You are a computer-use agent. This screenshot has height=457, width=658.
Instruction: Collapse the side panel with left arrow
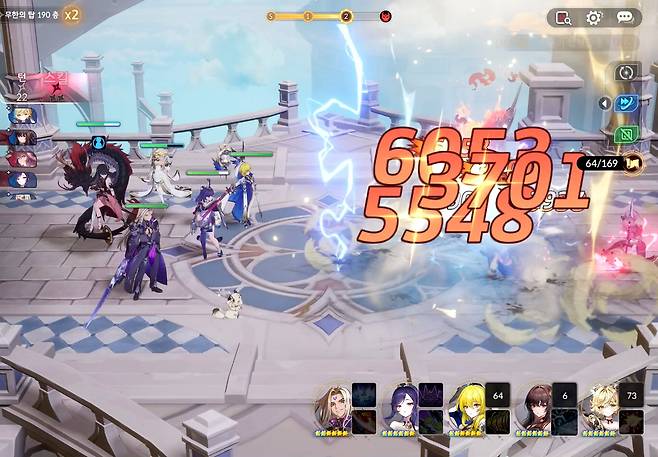click(x=604, y=102)
